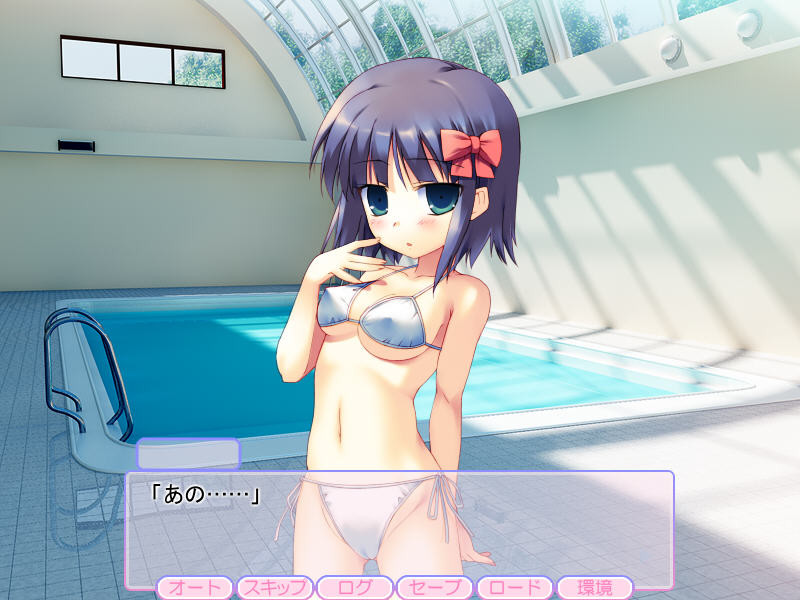Viewport: 800px width, 600px height.
Task: Enable auto mode with the オート button
Action: tap(194, 588)
